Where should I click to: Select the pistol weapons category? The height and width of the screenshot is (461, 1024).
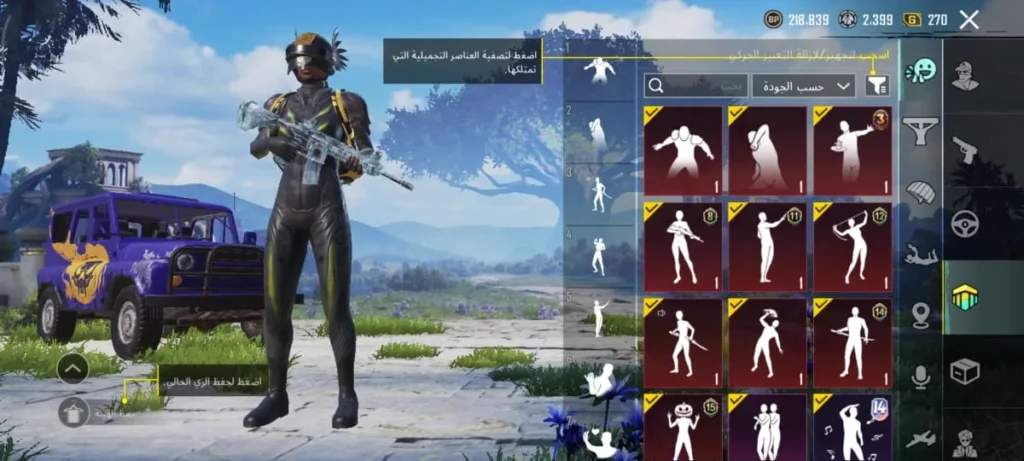965,148
